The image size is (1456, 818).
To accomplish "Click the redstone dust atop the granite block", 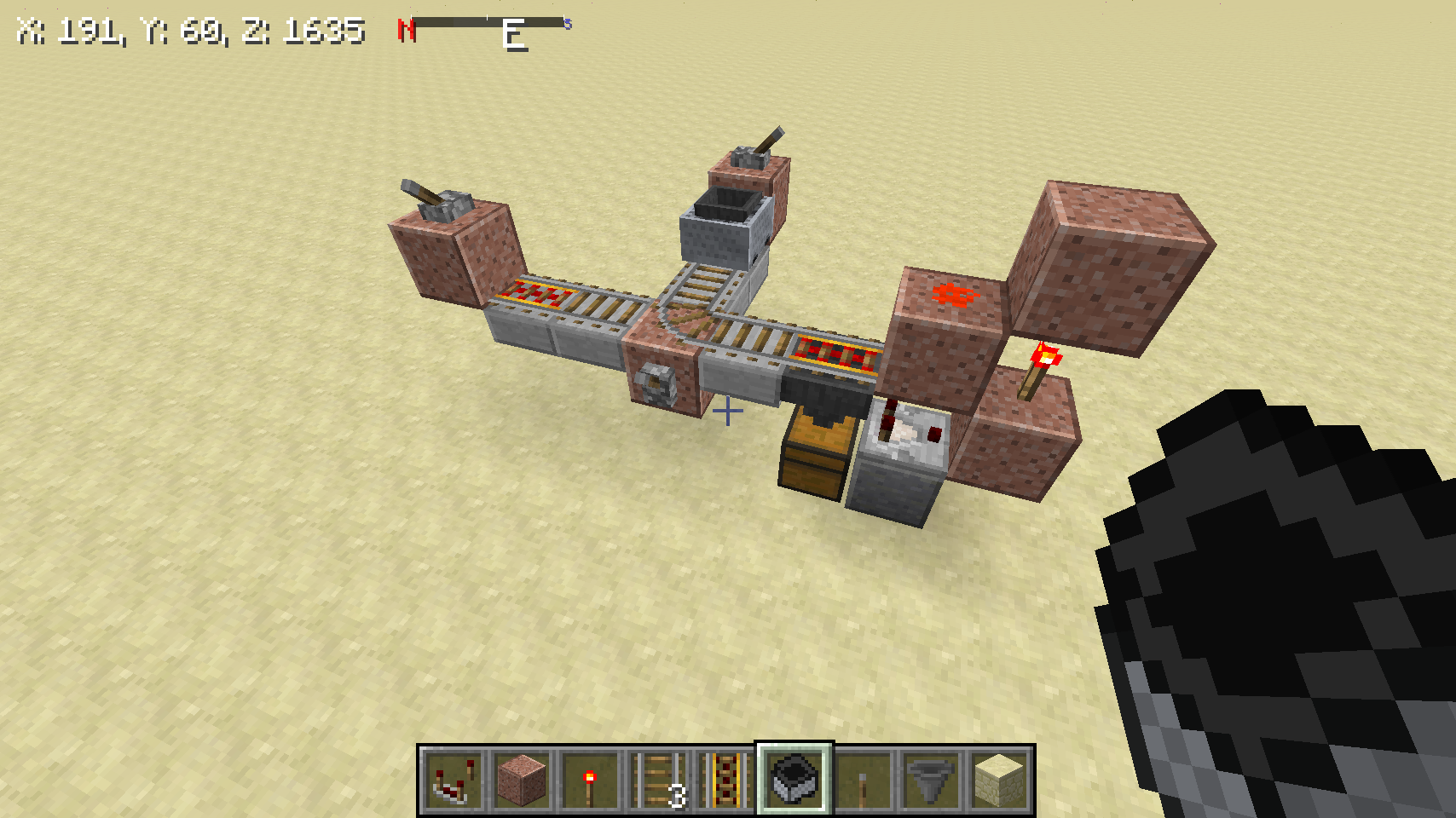I will 955,294.
